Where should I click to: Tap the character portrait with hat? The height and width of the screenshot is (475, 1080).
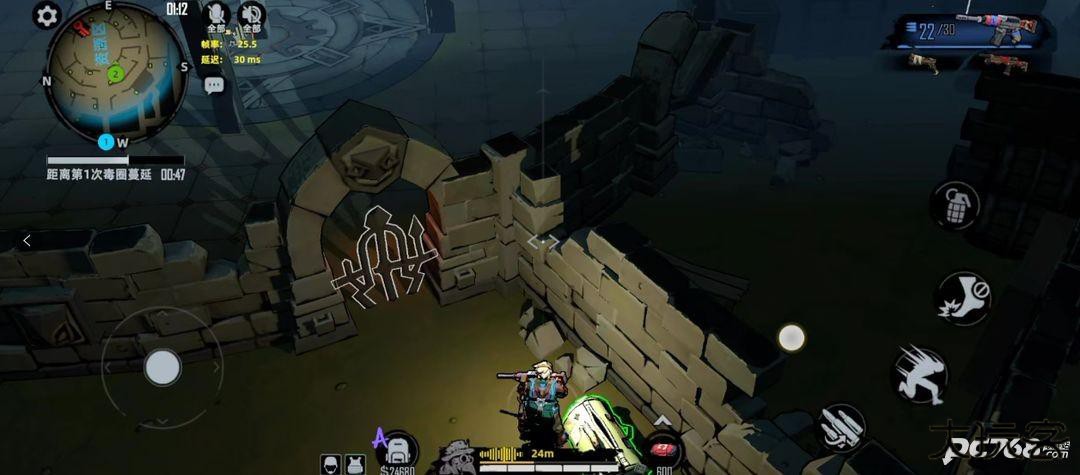pyautogui.click(x=456, y=456)
